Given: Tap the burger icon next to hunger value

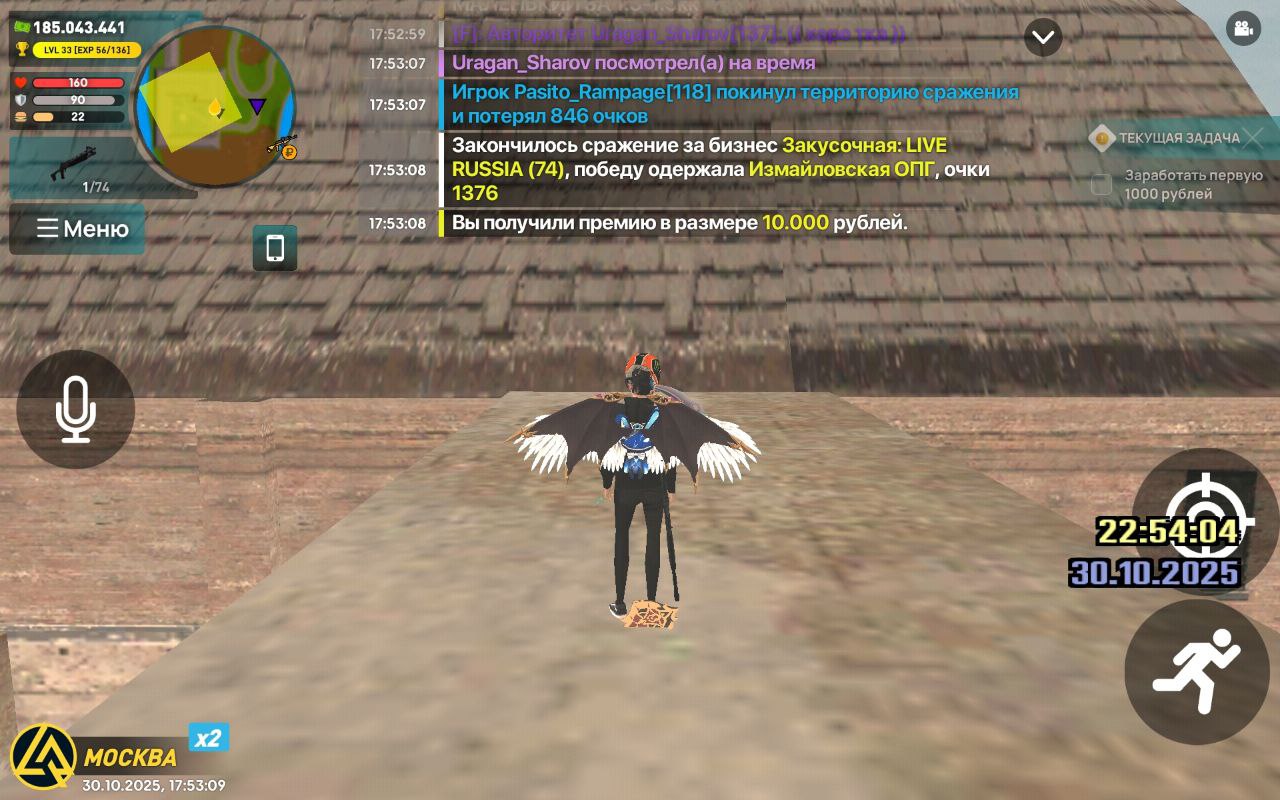Looking at the screenshot, I should 20,117.
